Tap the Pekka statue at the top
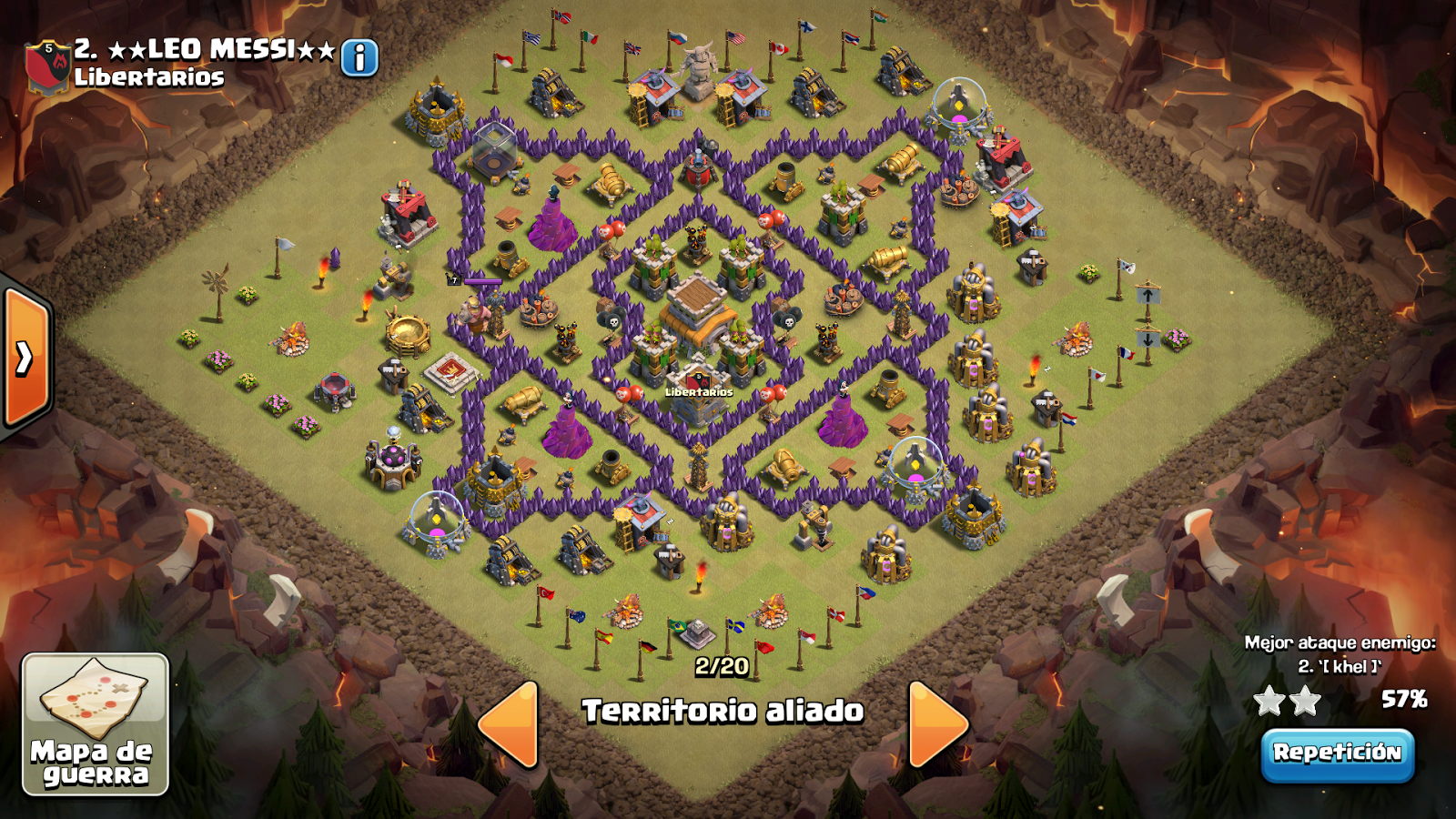1456x819 pixels. (x=697, y=73)
